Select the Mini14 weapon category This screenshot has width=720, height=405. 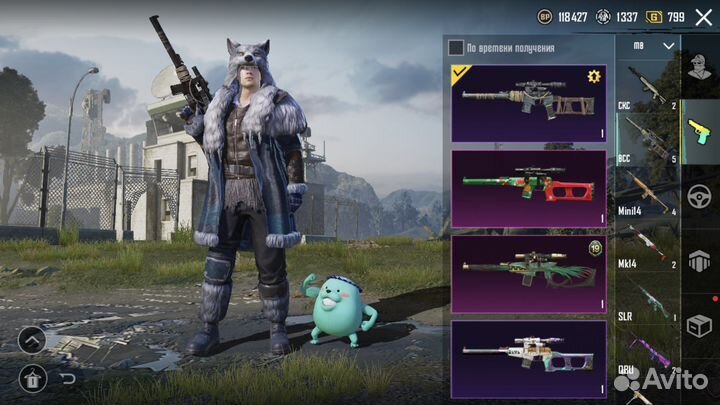pyautogui.click(x=647, y=193)
